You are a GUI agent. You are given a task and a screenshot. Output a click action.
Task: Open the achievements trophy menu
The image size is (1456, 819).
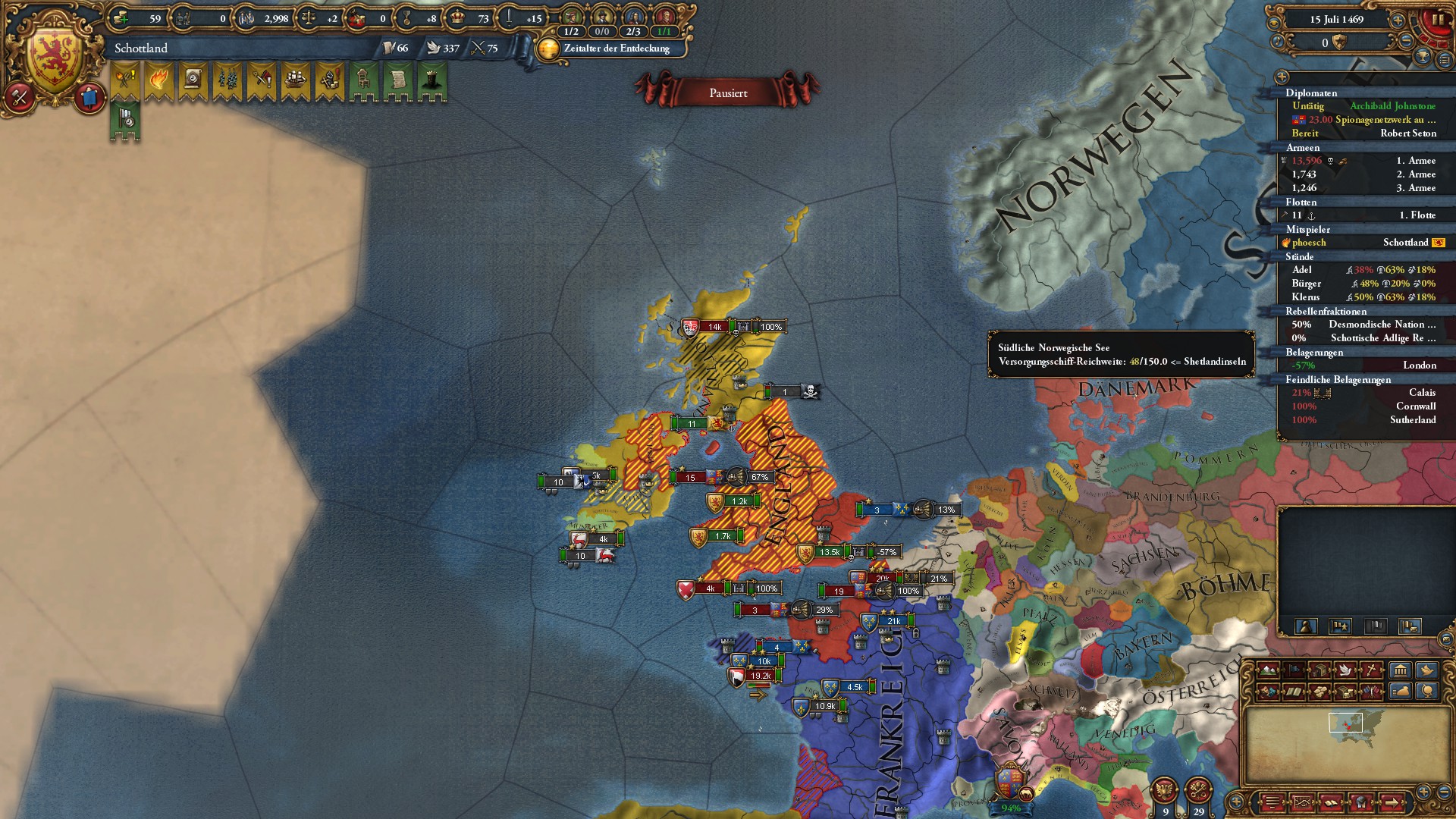point(1423,58)
